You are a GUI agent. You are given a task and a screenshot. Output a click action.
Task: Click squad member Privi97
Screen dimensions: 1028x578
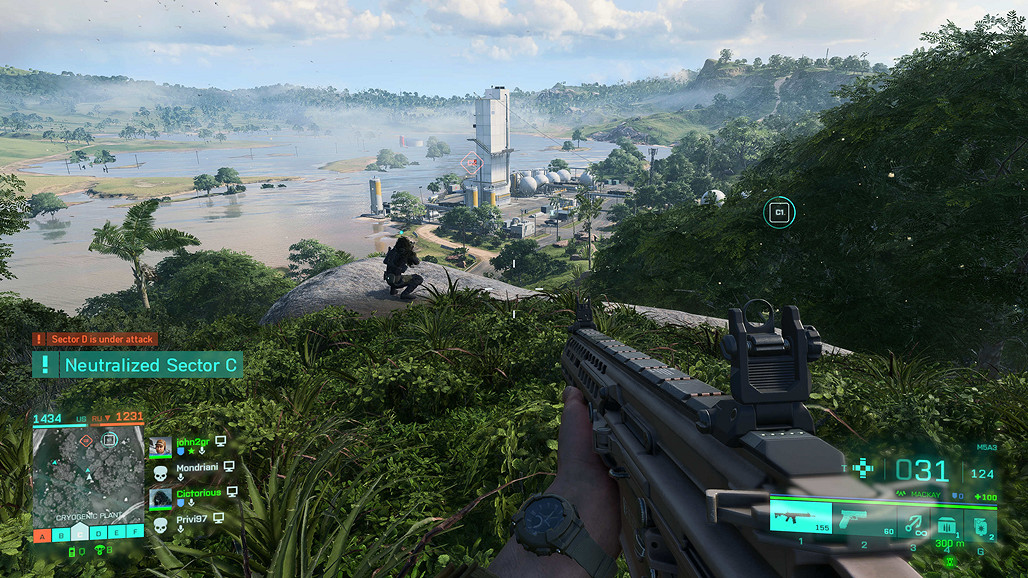194,519
